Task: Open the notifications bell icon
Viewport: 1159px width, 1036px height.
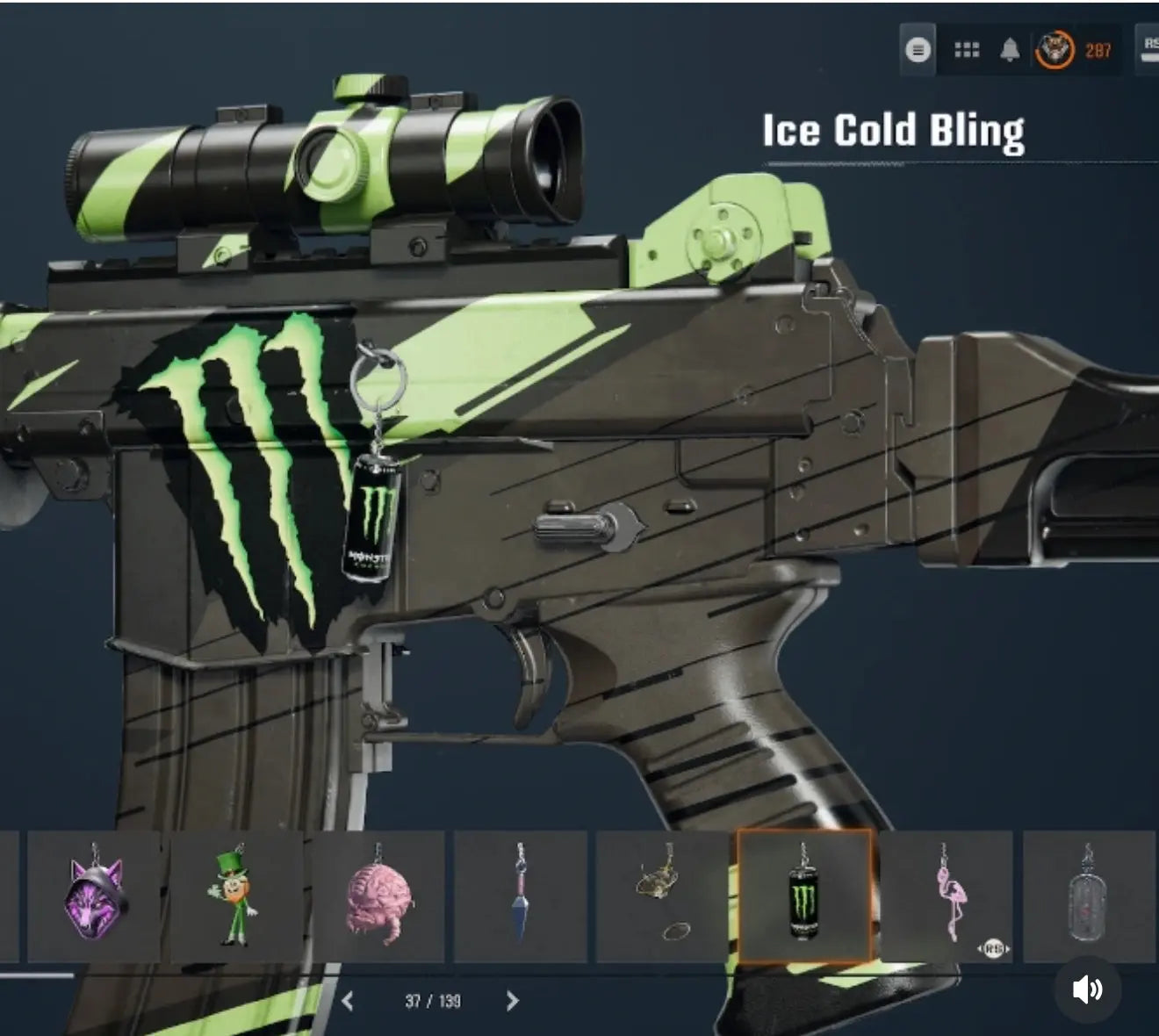Action: tap(1011, 49)
